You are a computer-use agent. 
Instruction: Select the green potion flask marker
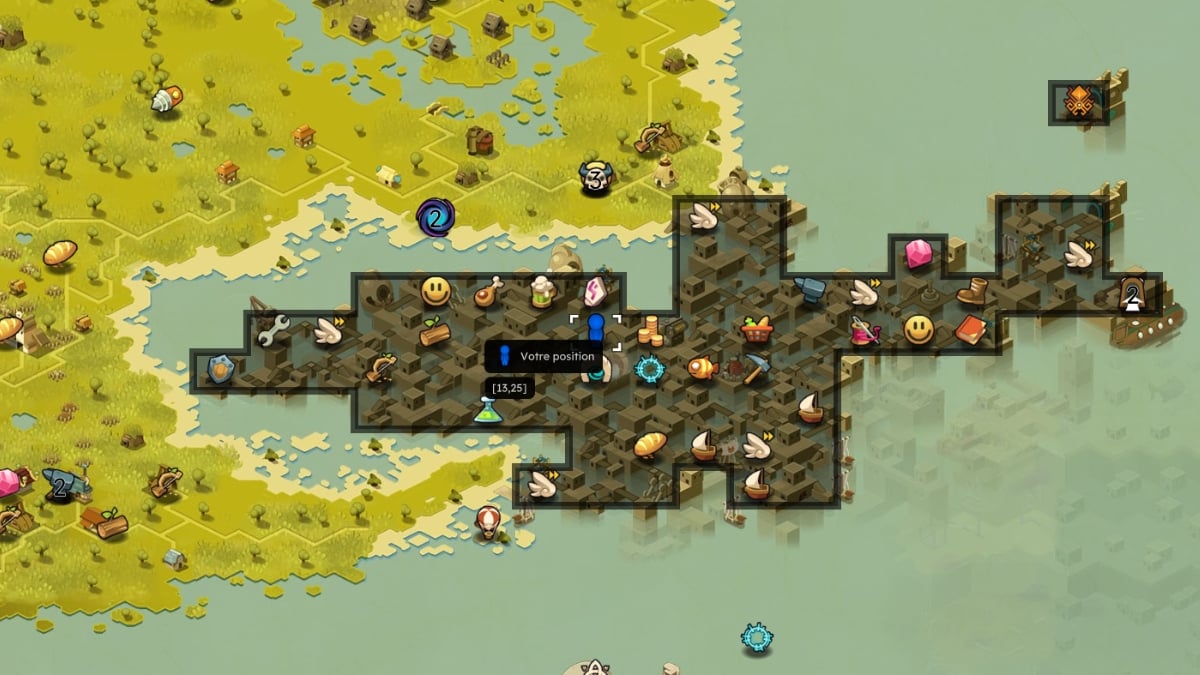click(488, 409)
